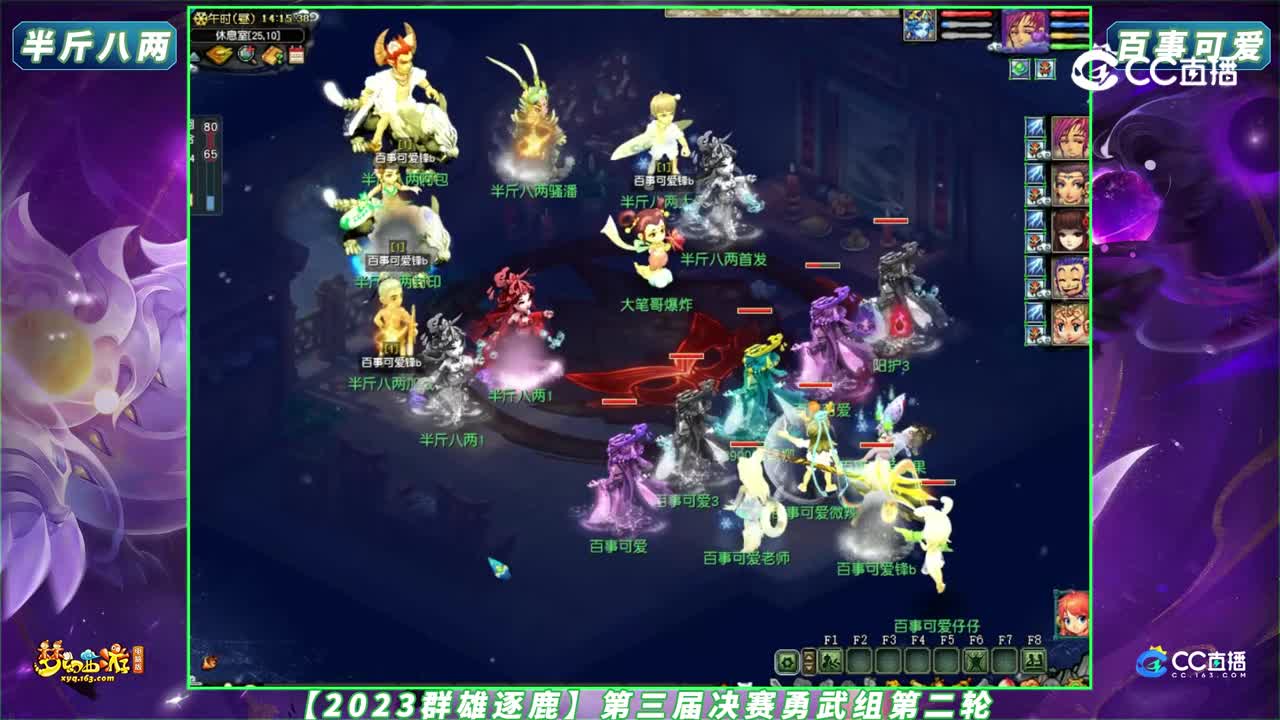The image size is (1280, 720).
Task: Click the X skill icon in the F6 slot
Action: tap(975, 661)
